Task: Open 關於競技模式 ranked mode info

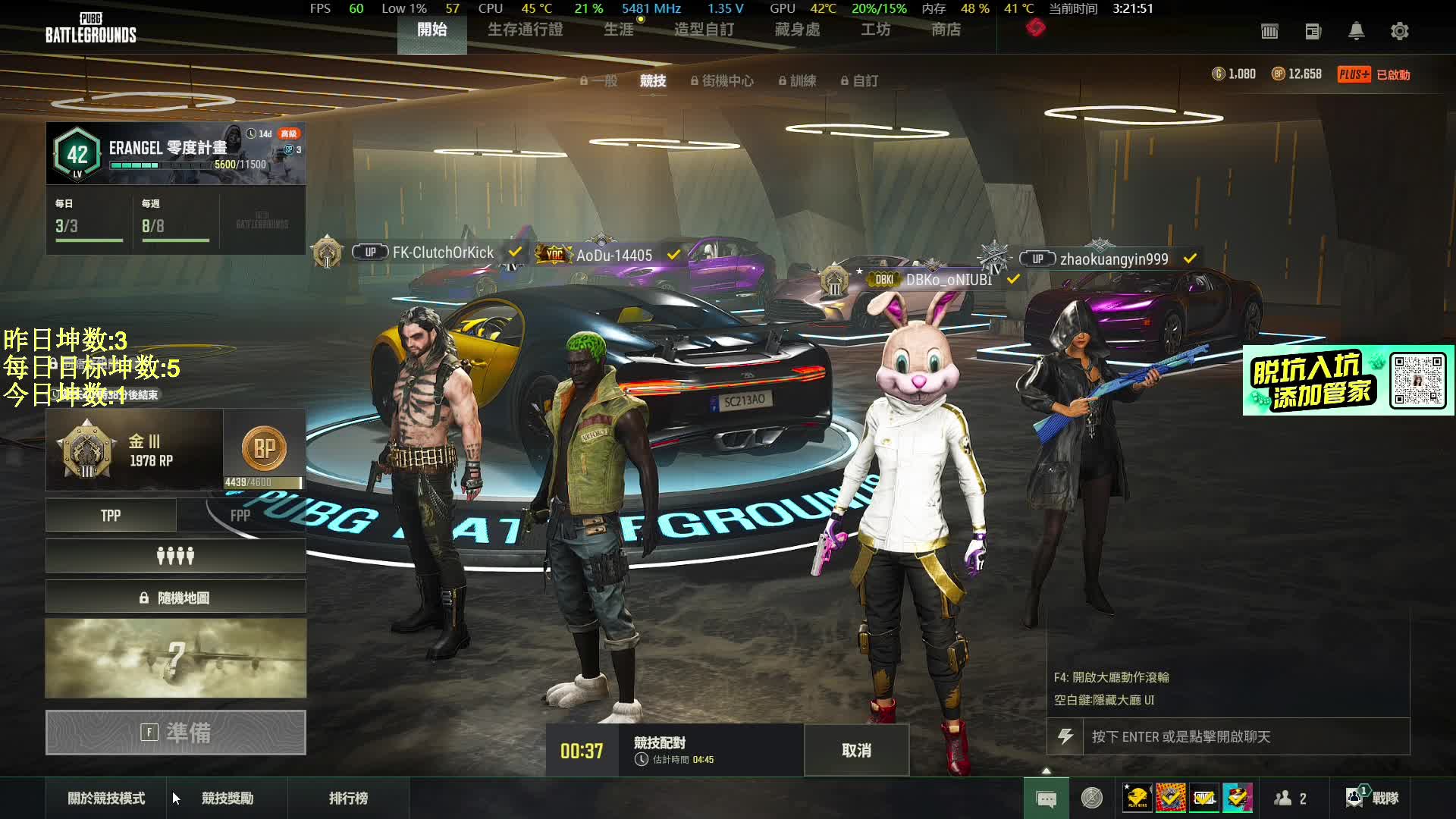Action: pyautogui.click(x=106, y=798)
